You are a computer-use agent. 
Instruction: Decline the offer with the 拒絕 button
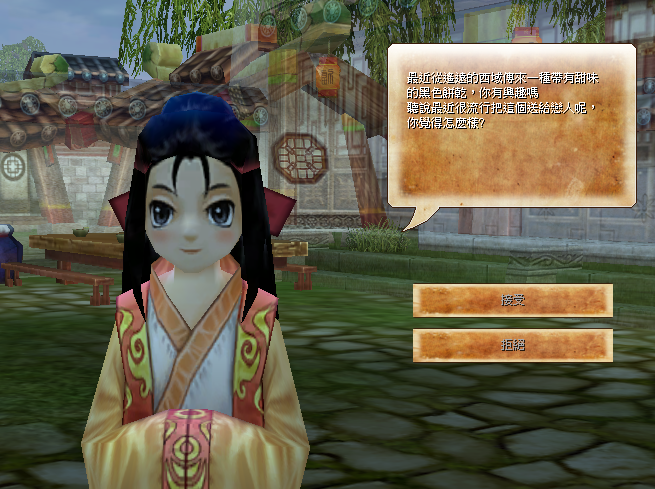click(512, 345)
